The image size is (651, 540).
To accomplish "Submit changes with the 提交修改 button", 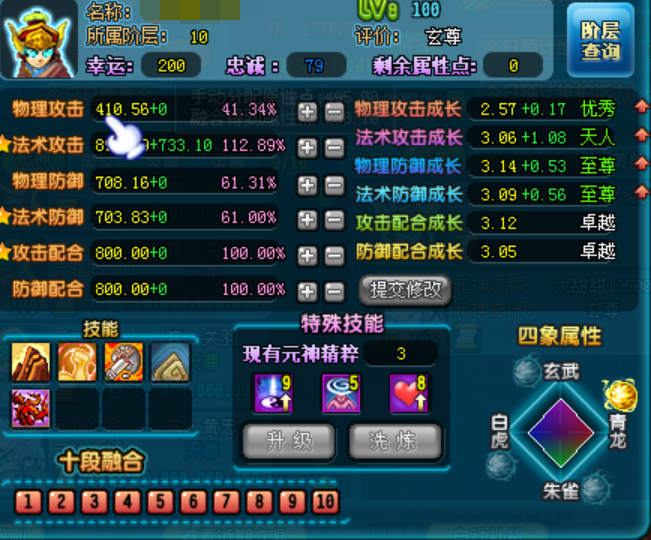I will click(405, 290).
